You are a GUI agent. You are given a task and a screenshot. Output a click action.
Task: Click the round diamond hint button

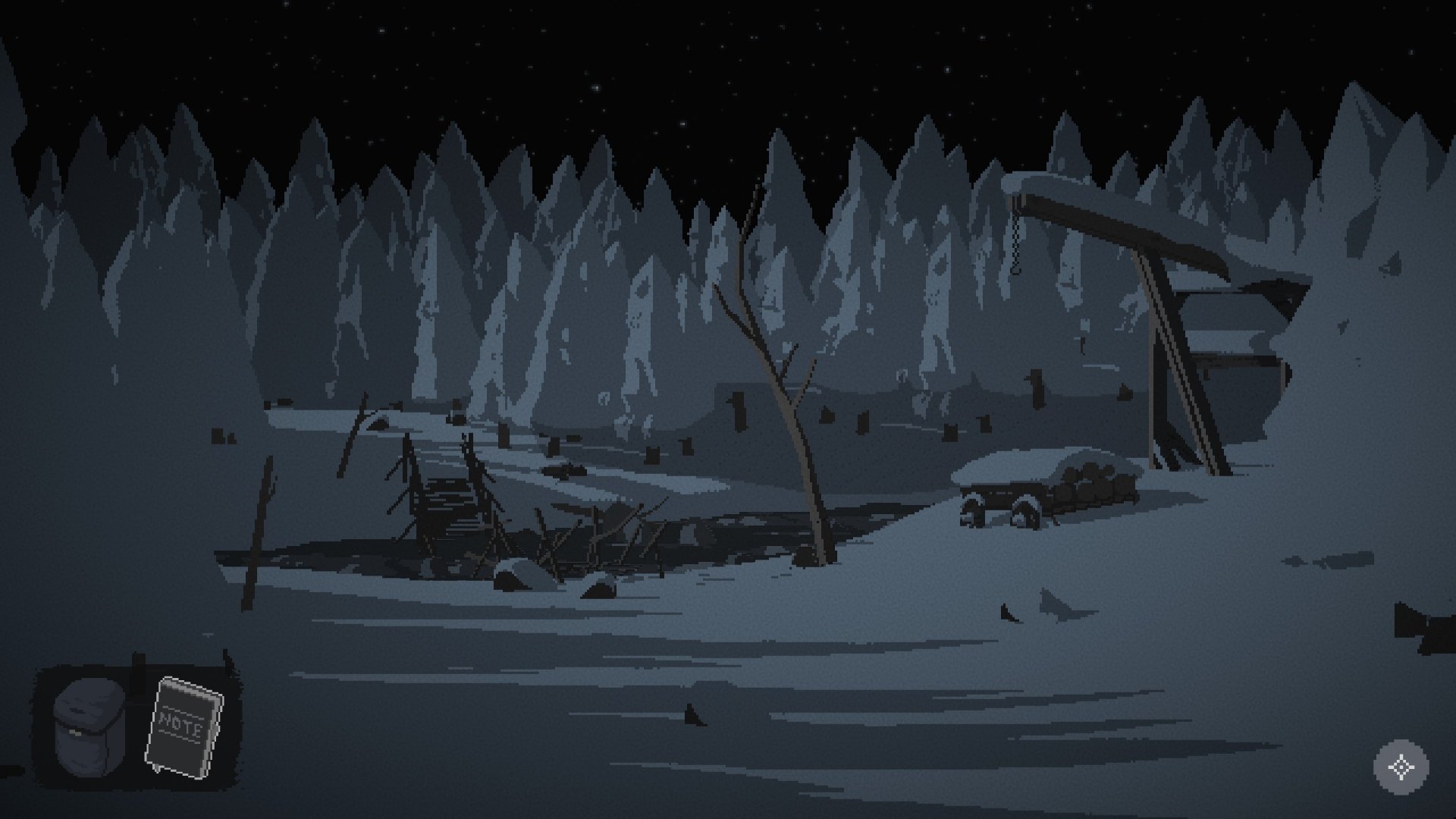click(1400, 767)
